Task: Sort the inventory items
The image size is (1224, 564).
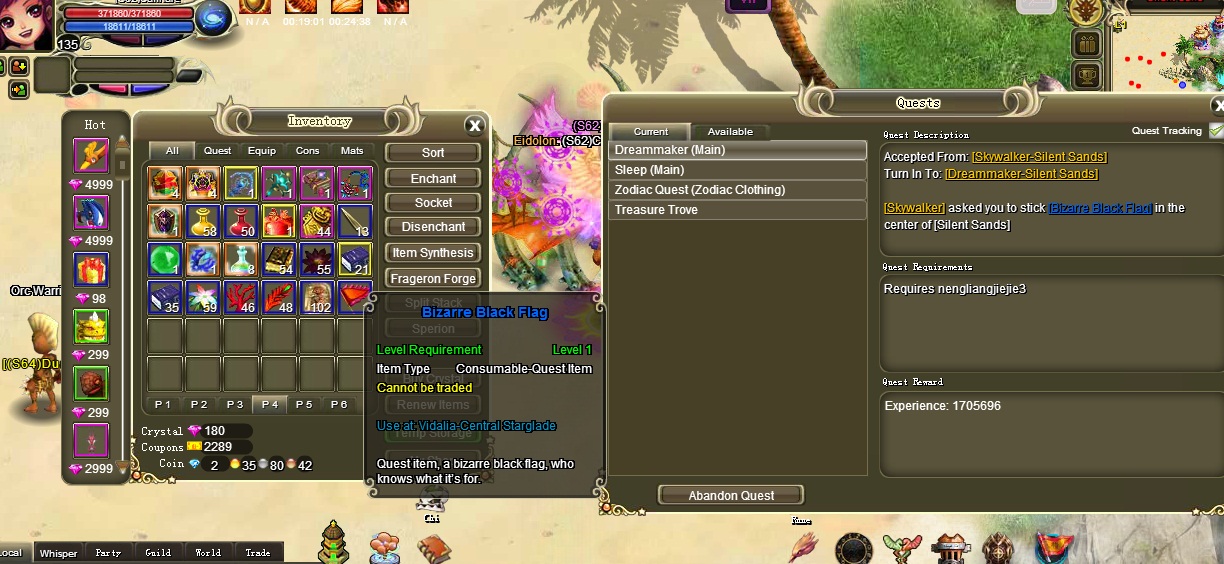Action: pyautogui.click(x=433, y=153)
